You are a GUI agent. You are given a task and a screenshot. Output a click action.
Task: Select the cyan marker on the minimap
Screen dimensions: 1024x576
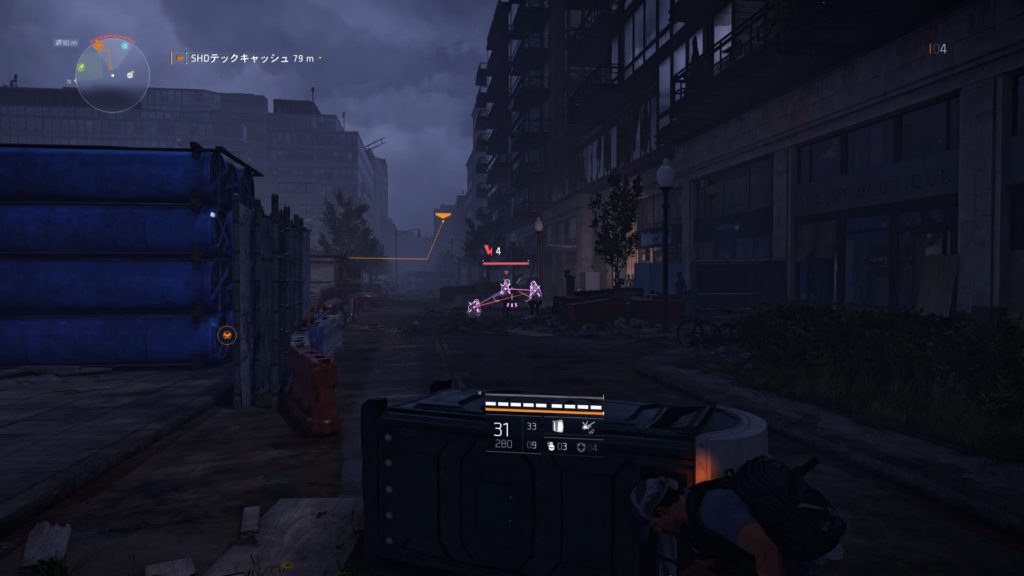125,46
